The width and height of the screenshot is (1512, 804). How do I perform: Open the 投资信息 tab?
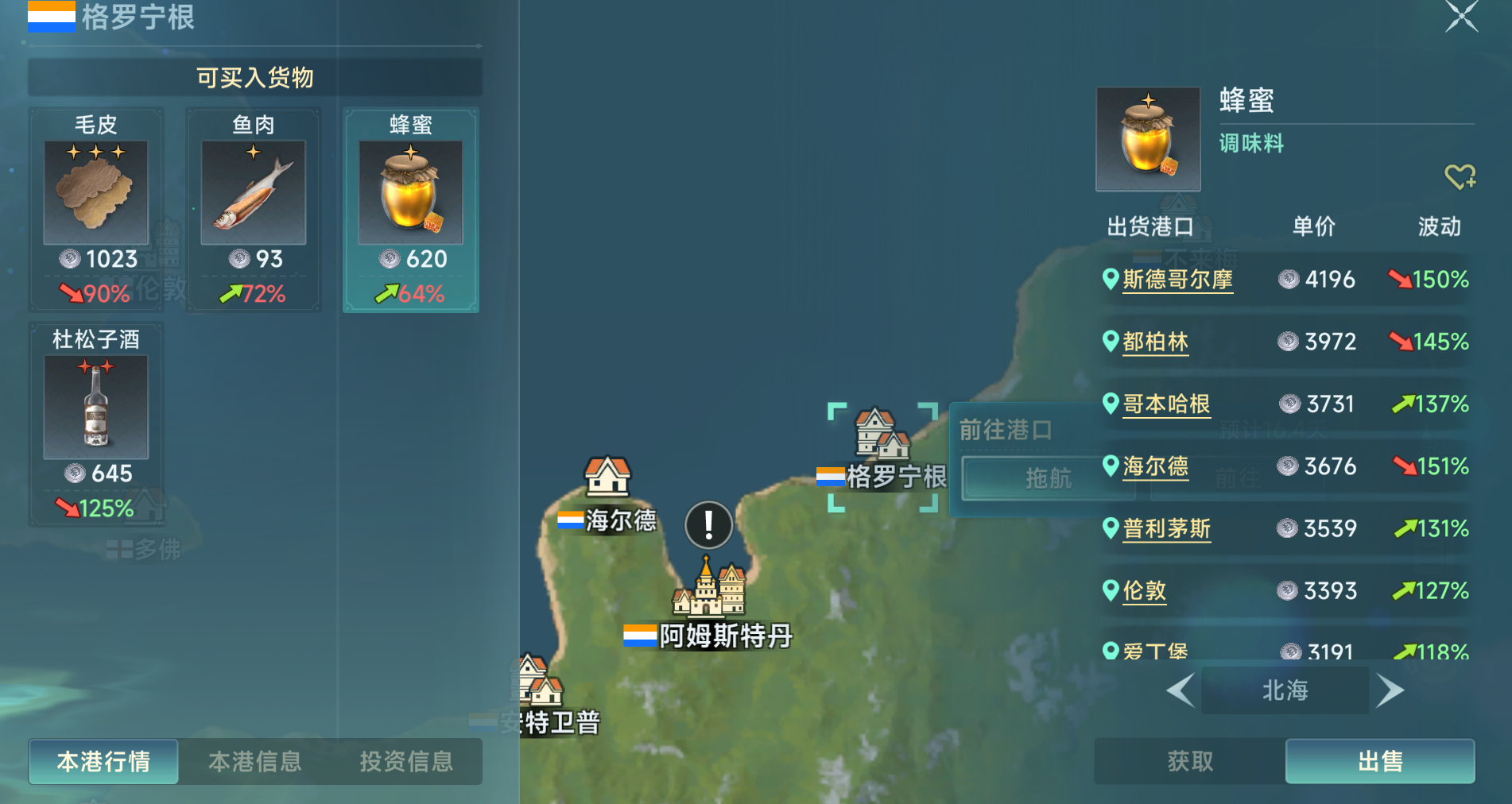406,761
